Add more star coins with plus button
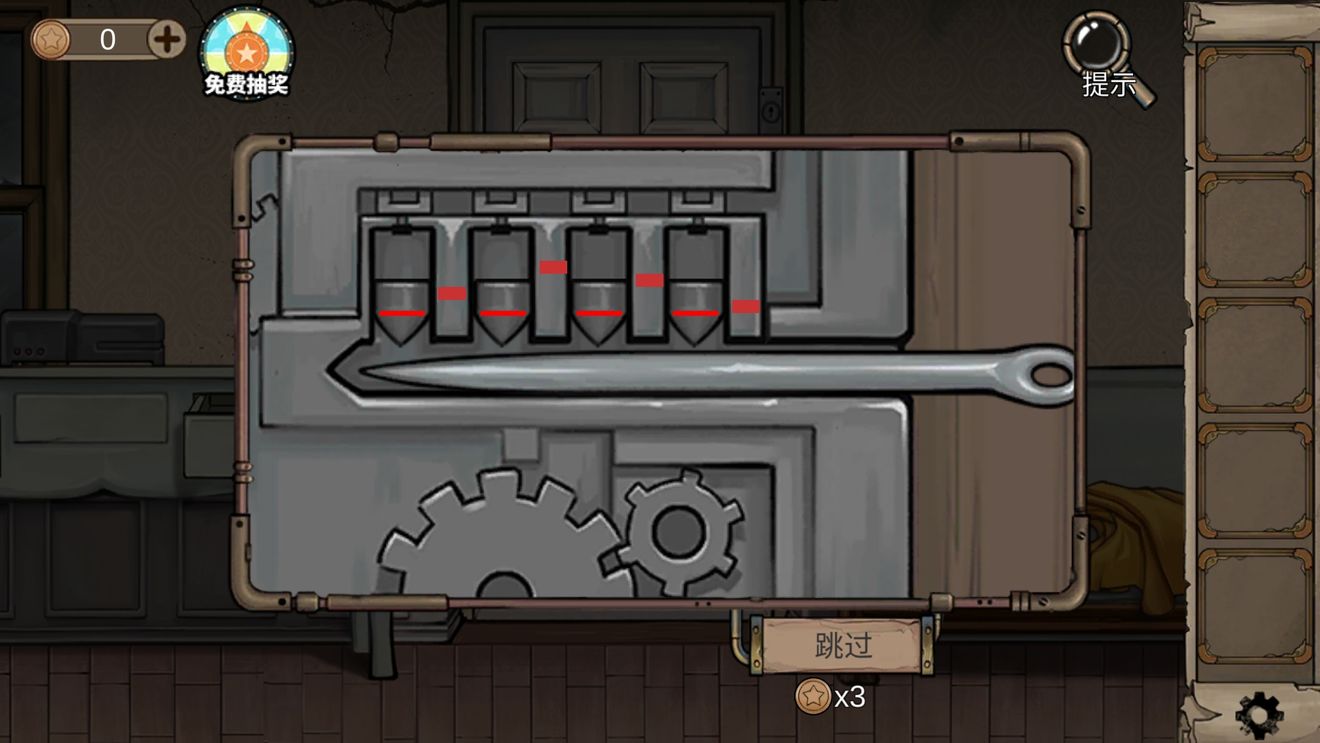1320x743 pixels. [167, 40]
